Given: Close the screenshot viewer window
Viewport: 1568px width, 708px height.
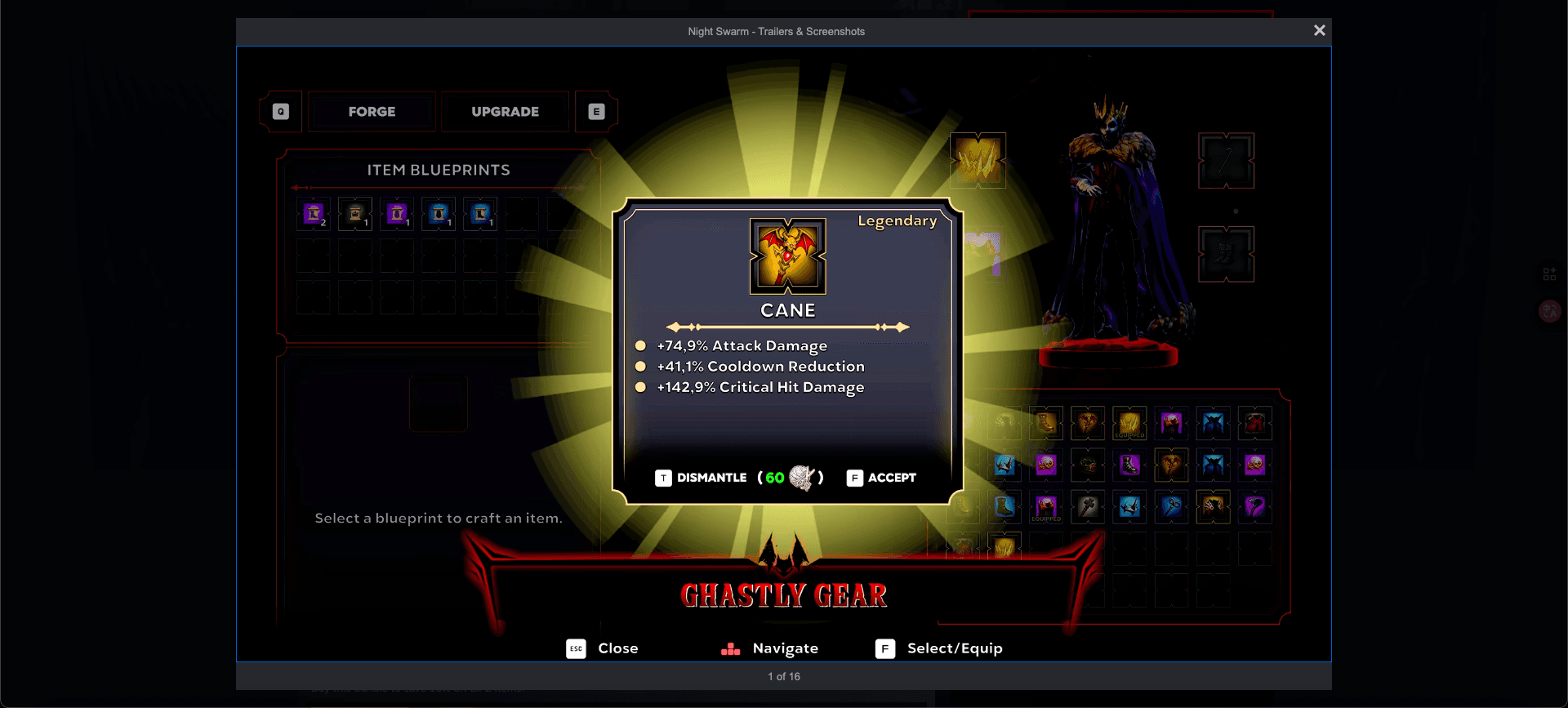Looking at the screenshot, I should 1319,30.
